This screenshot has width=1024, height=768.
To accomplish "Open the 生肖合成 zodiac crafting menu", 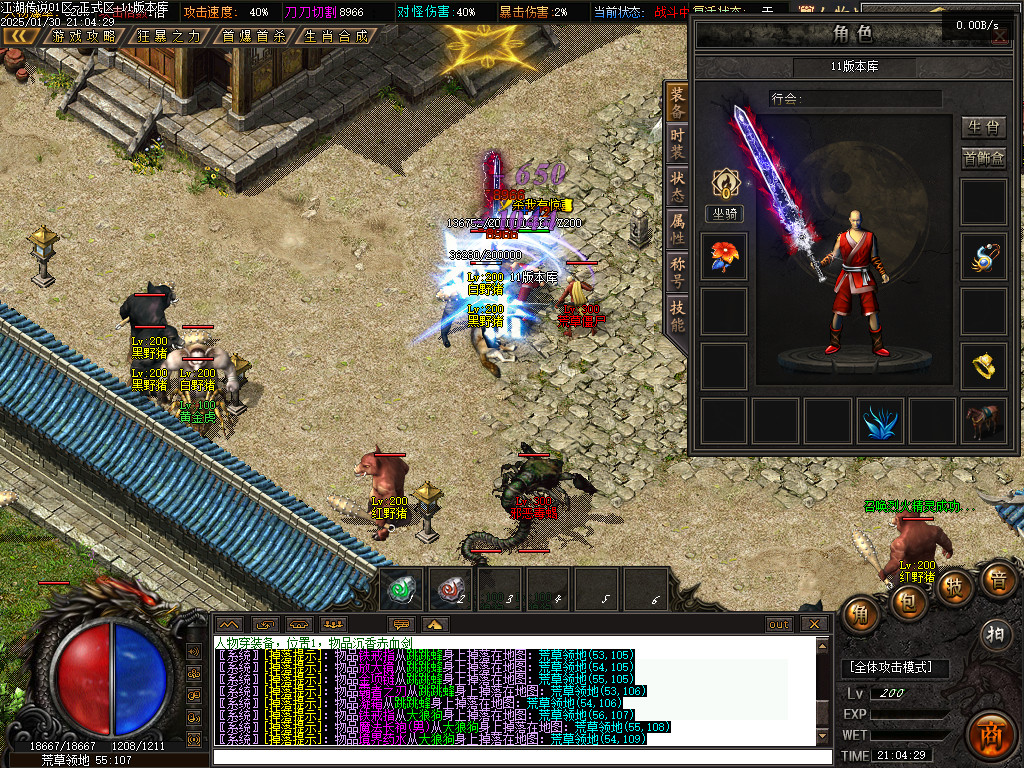I will (x=336, y=36).
